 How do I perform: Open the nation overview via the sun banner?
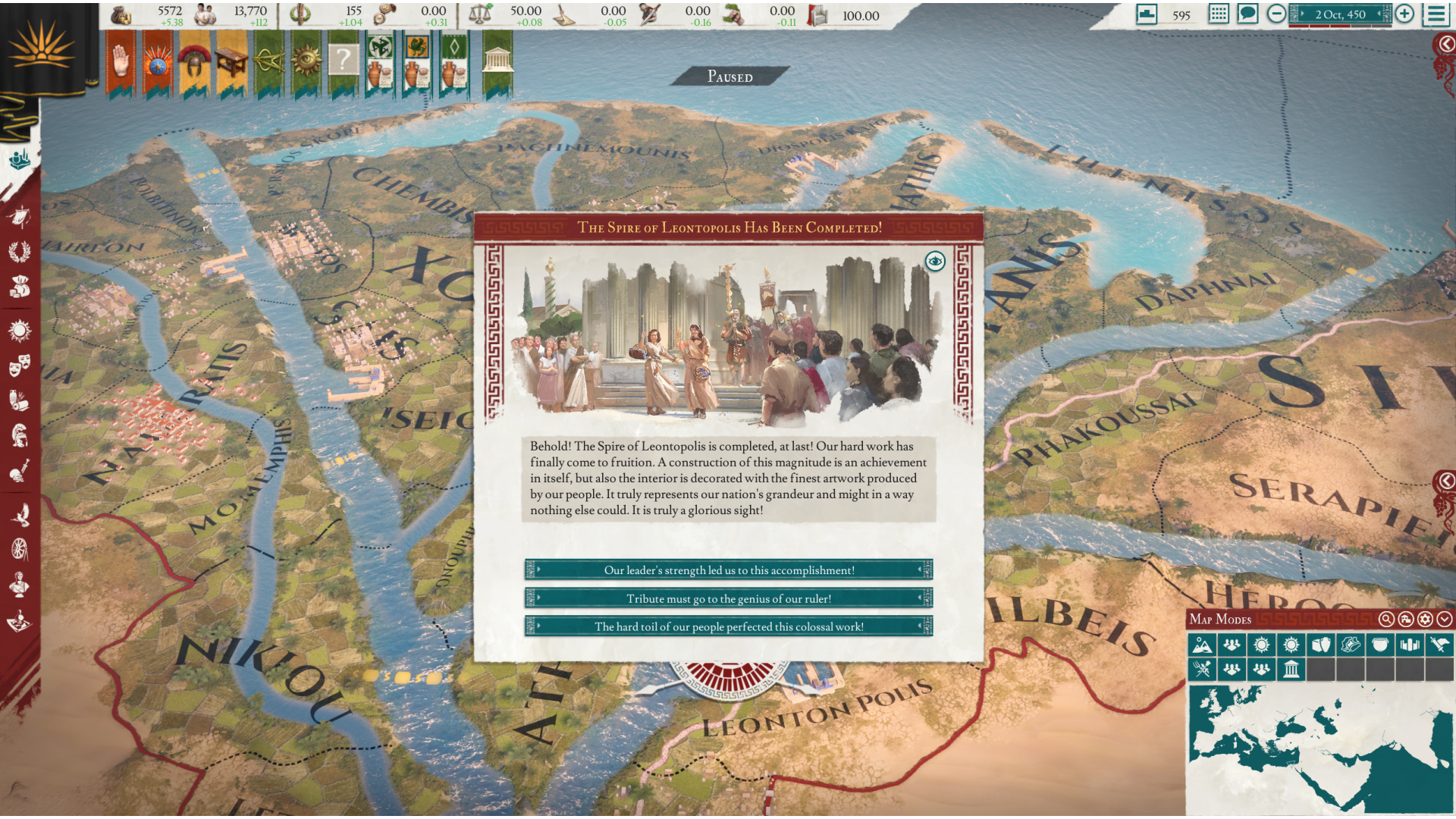(x=42, y=47)
